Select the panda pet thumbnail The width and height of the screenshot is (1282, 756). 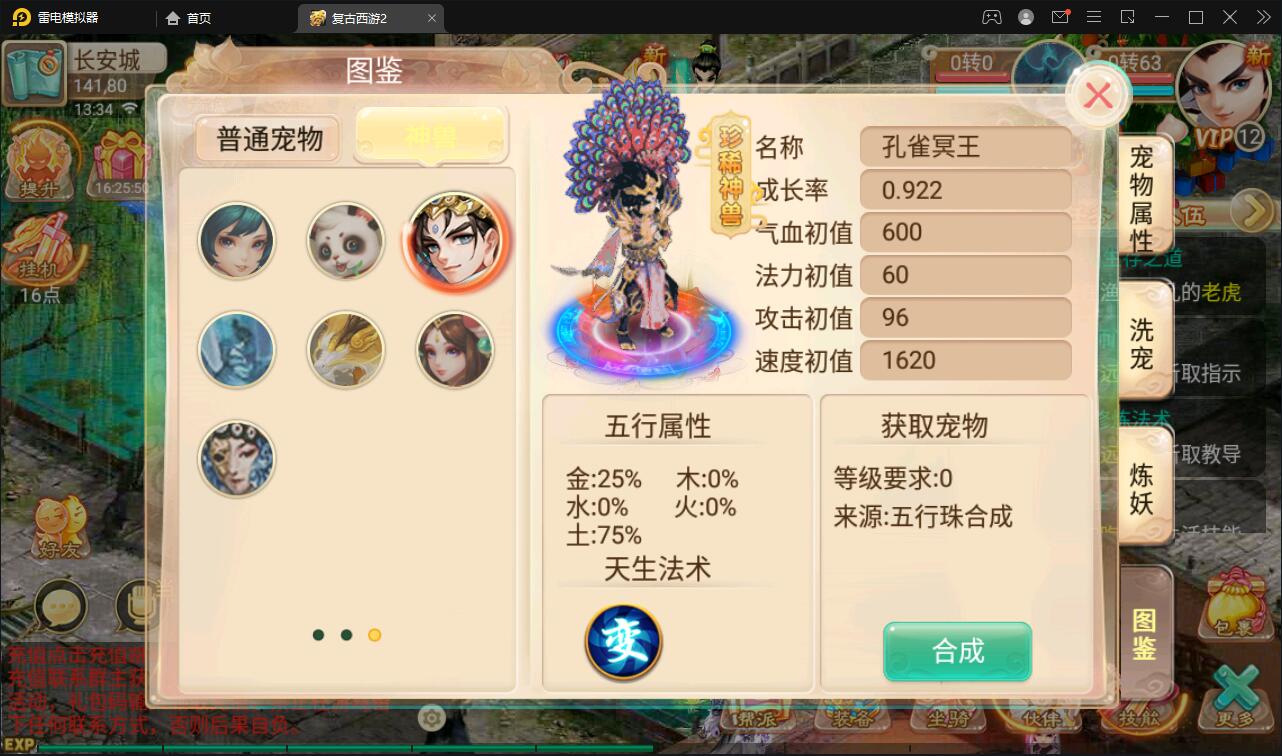tap(345, 240)
